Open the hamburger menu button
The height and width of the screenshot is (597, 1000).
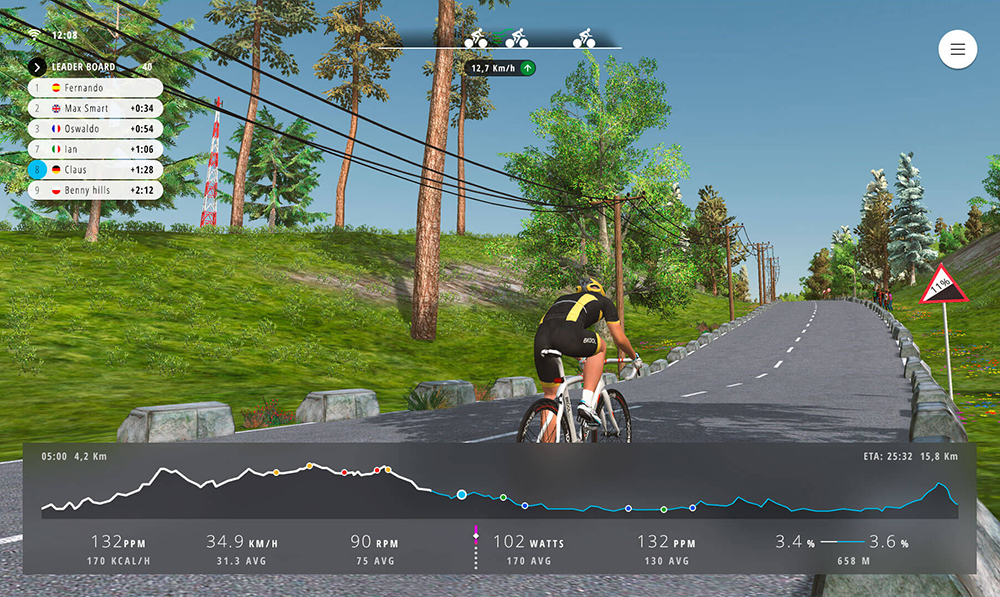point(957,50)
